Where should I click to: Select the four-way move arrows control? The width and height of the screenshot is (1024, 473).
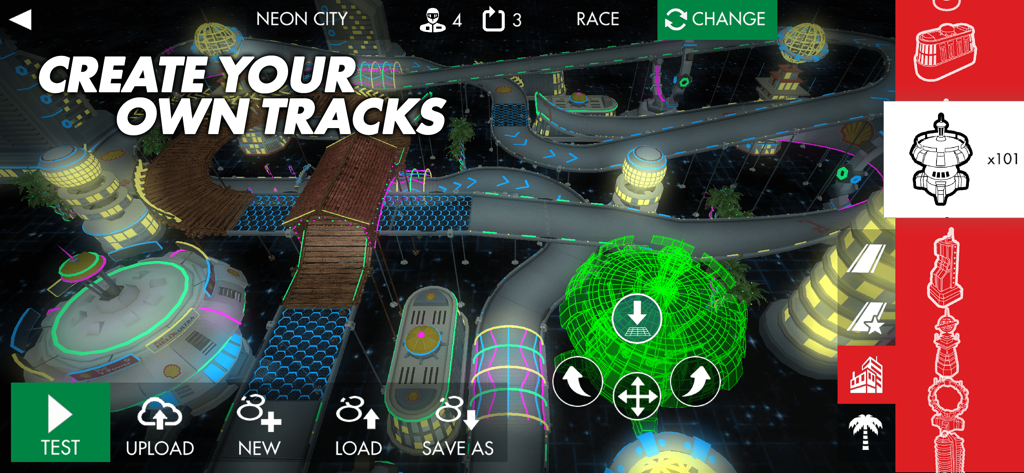635,395
